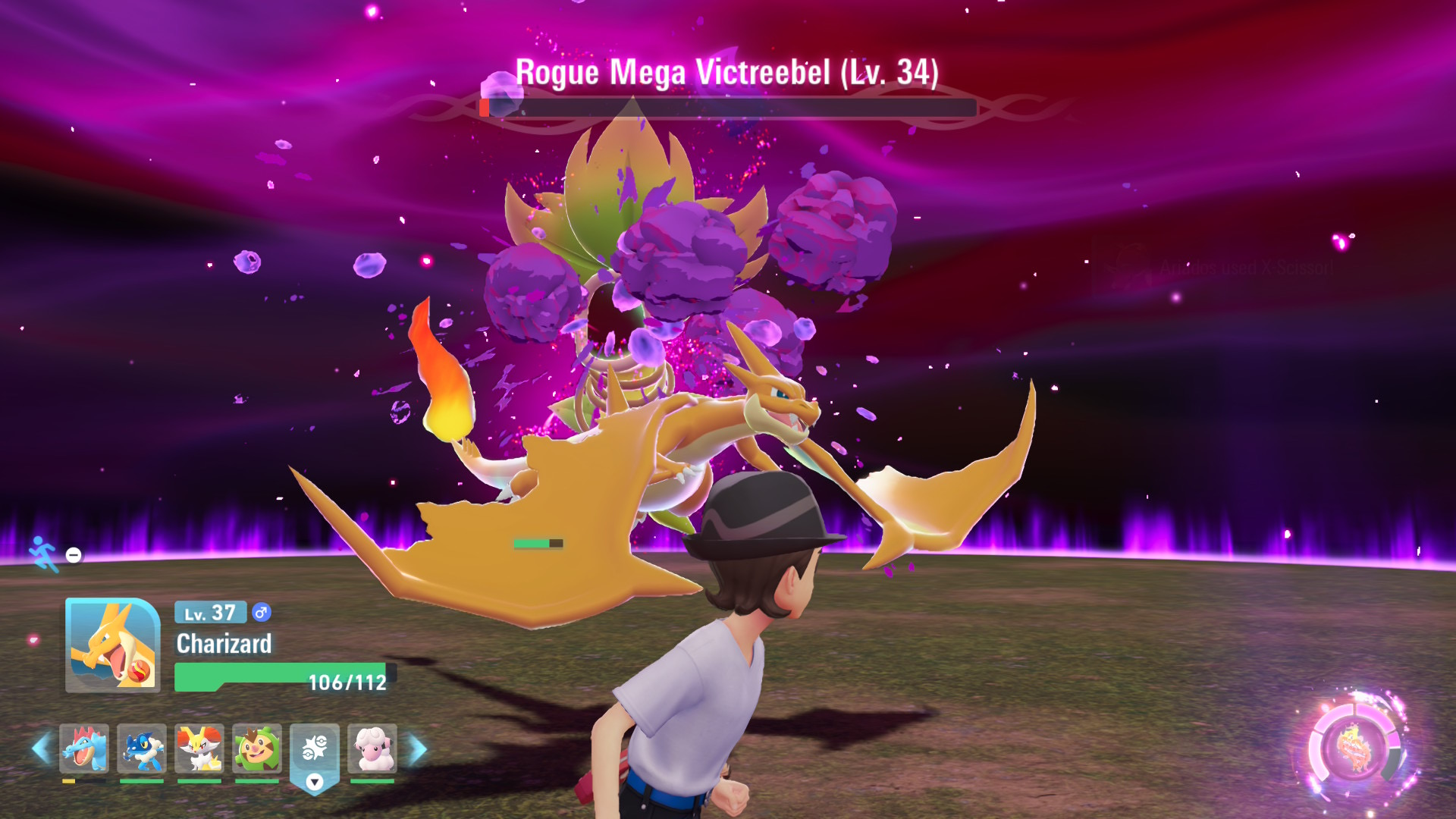Switch to Flaaffy in the party

pos(372,748)
